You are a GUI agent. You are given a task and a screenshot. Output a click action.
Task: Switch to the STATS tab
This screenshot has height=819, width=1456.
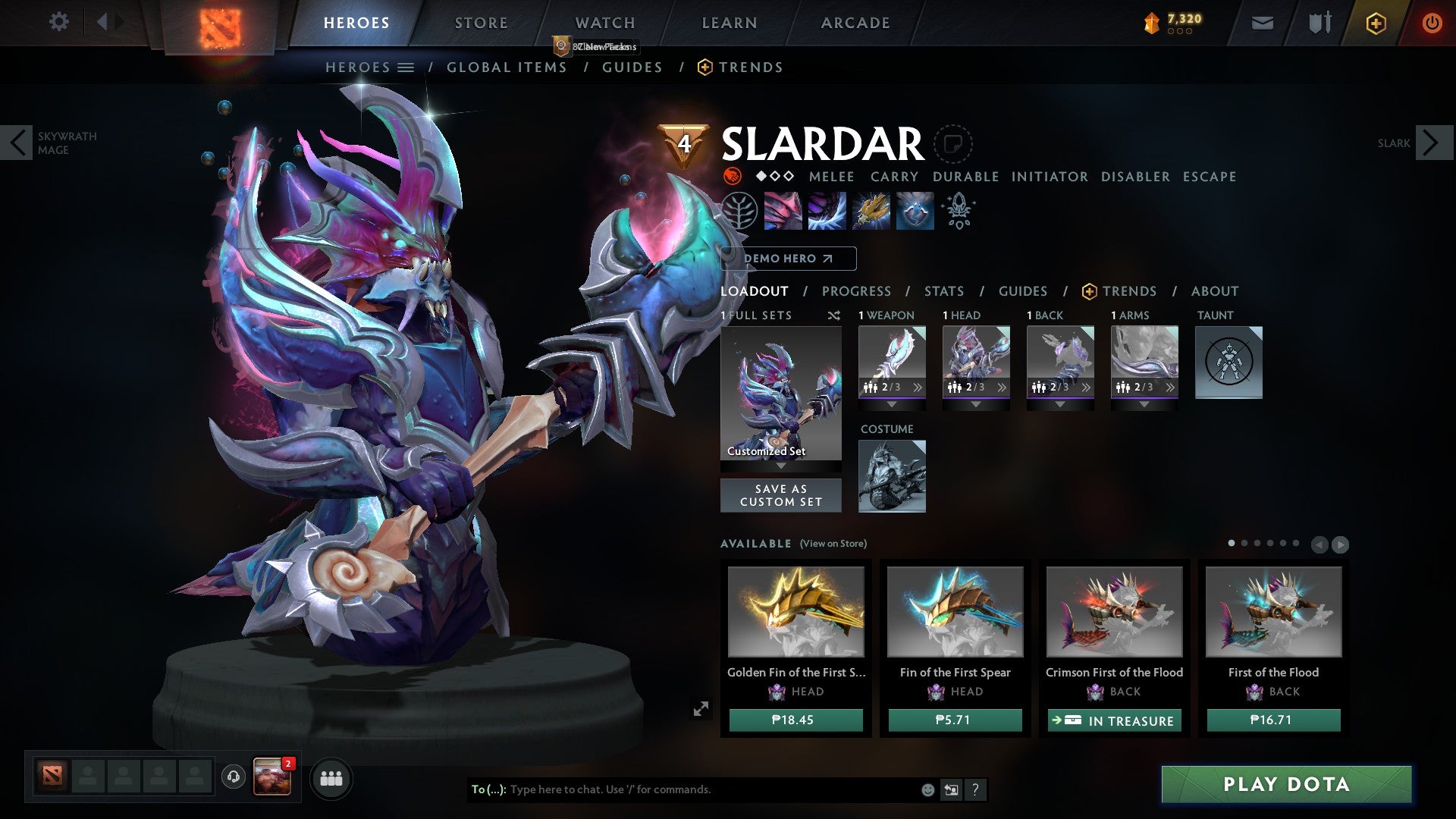(943, 290)
